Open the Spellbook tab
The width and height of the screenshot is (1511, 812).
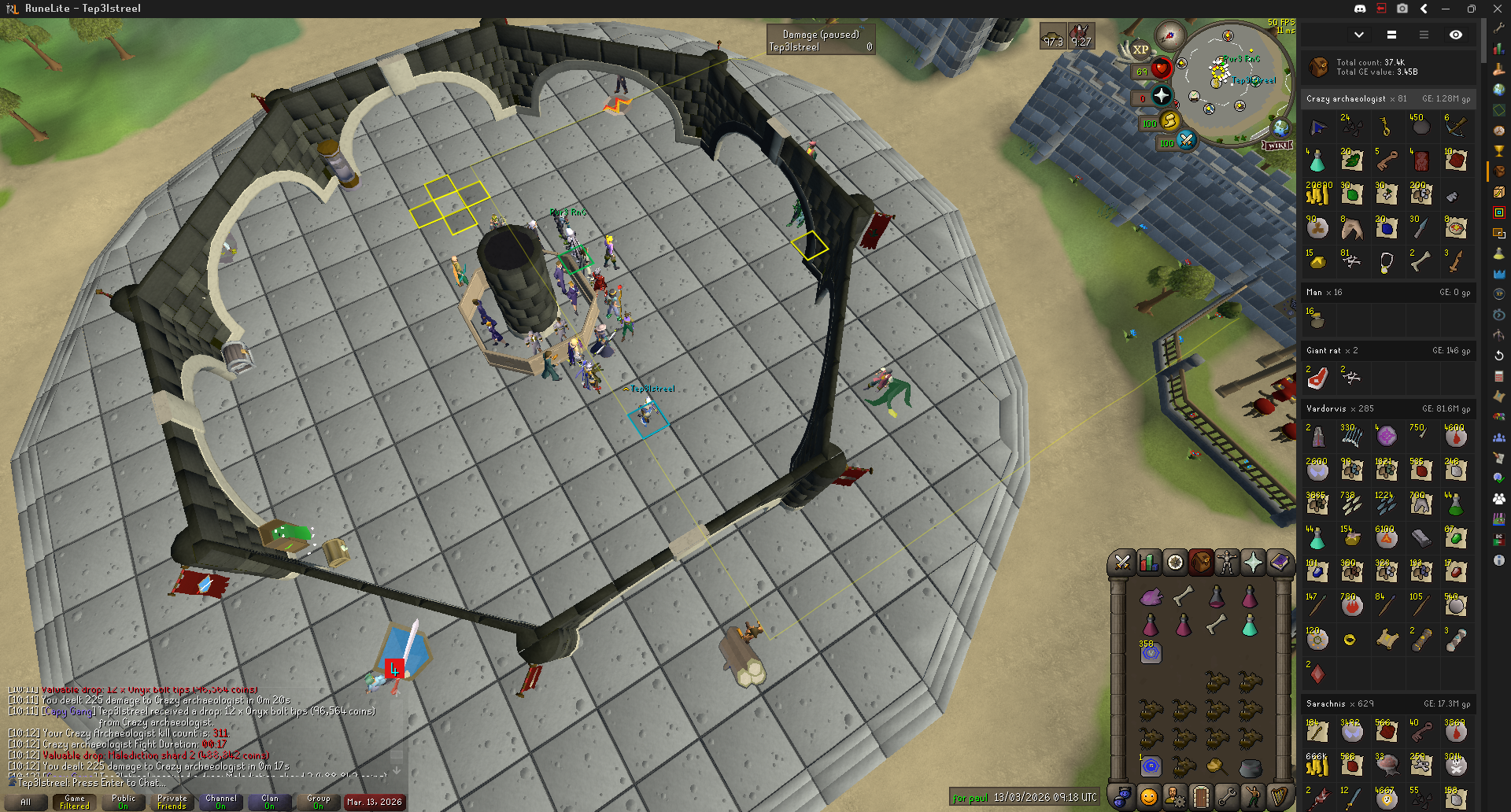click(1280, 563)
